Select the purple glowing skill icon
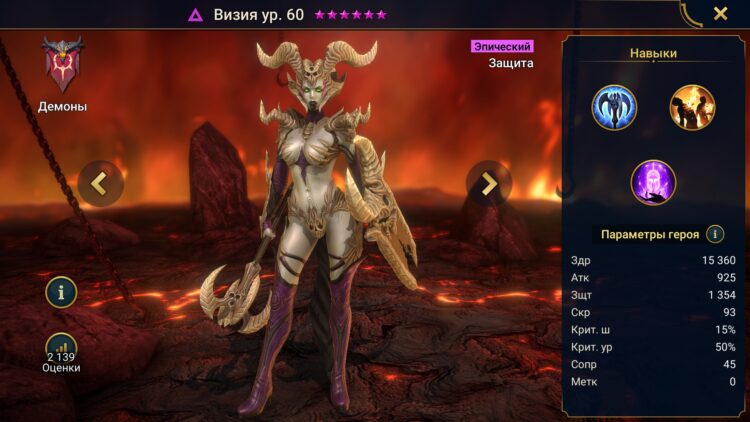 (653, 183)
